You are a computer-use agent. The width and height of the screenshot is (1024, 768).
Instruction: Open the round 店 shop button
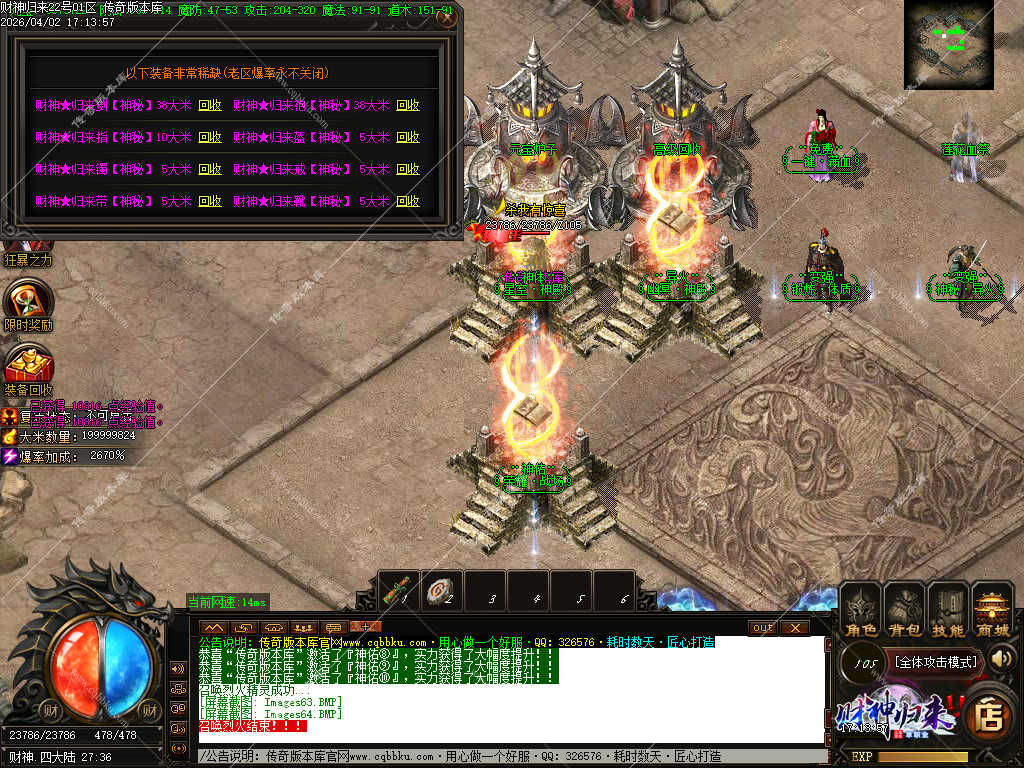pos(989,715)
